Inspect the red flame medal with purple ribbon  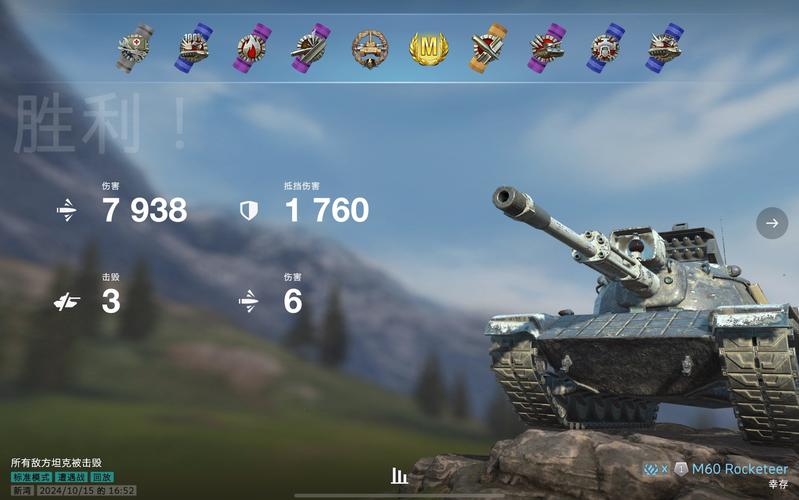pos(252,47)
